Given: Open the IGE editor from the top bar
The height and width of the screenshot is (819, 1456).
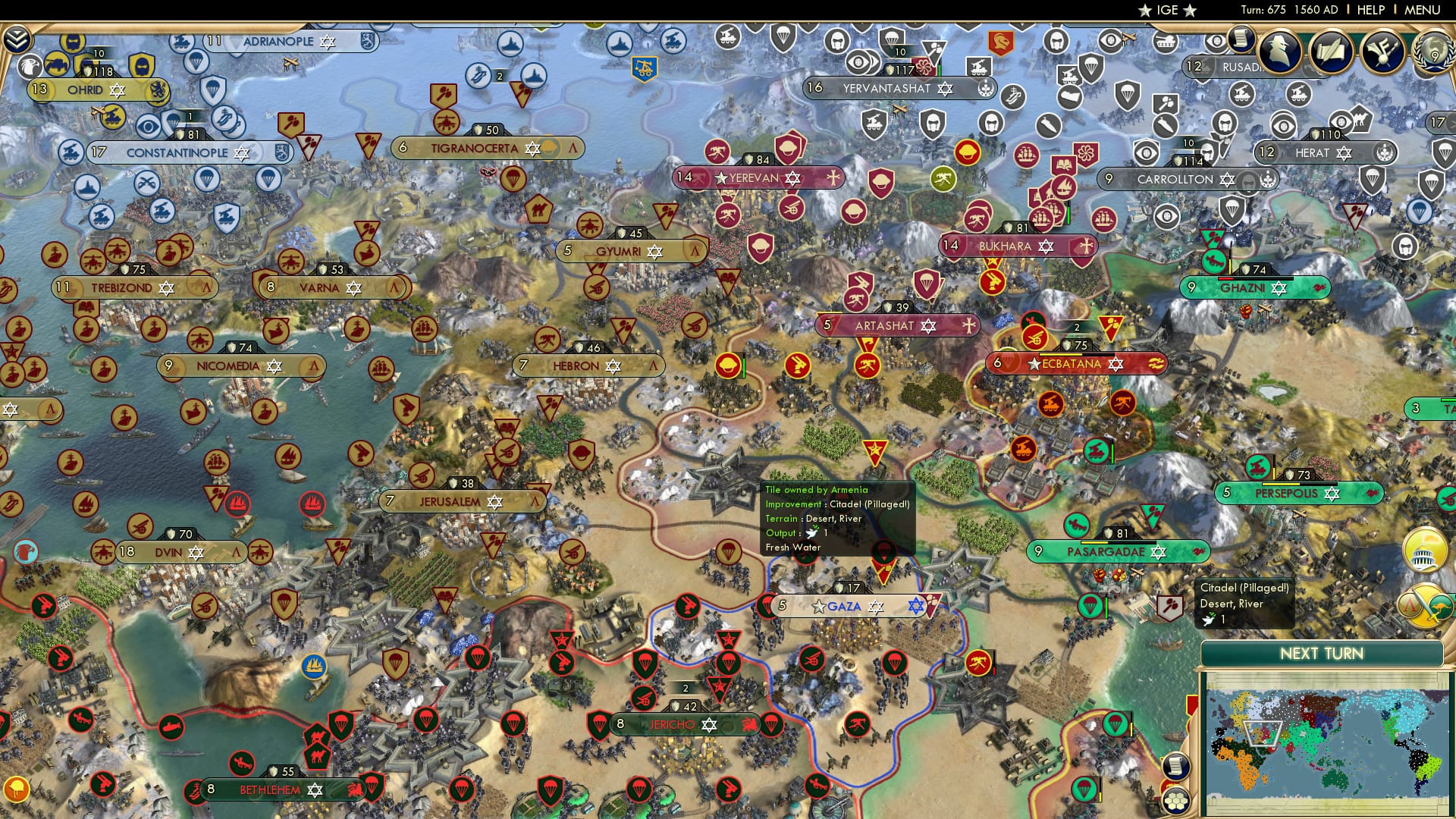Looking at the screenshot, I should tap(1168, 11).
